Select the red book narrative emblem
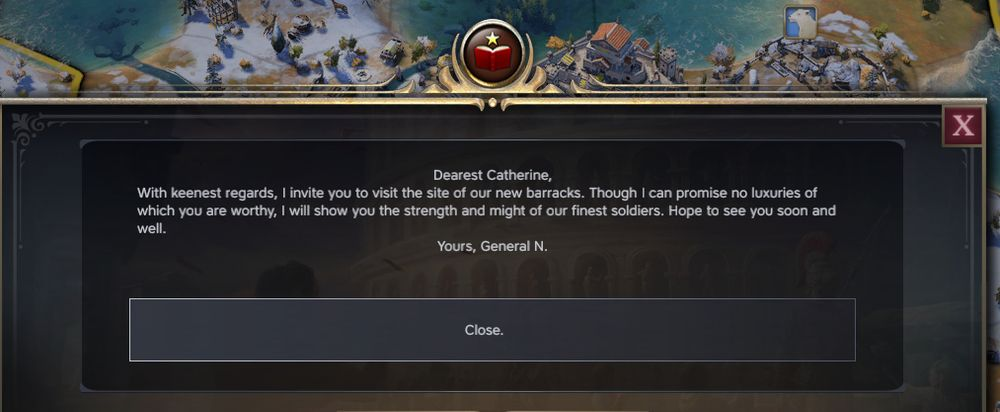Image resolution: width=1000 pixels, height=412 pixels. point(491,56)
